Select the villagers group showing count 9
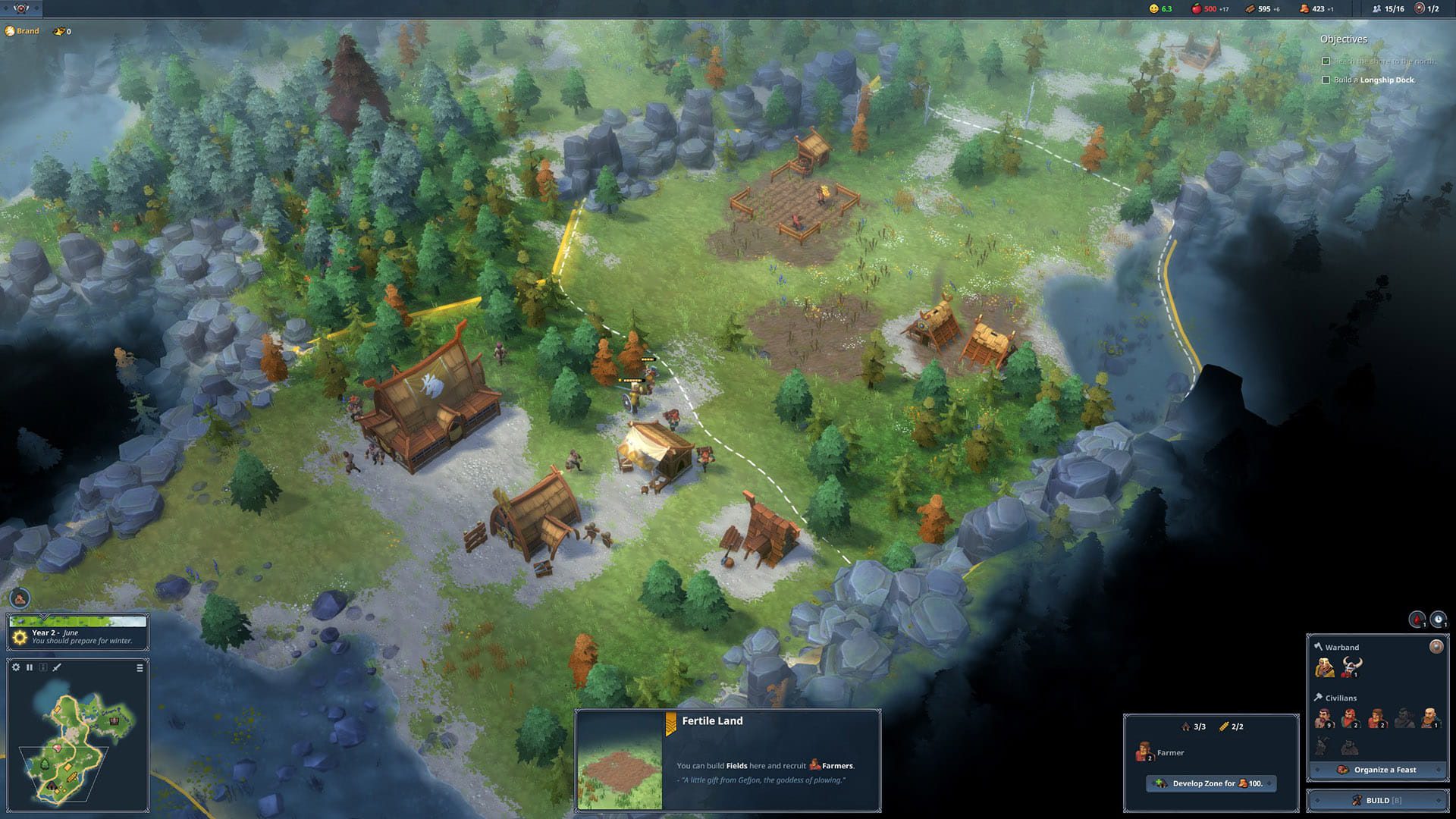This screenshot has height=819, width=1456. pos(1323,718)
